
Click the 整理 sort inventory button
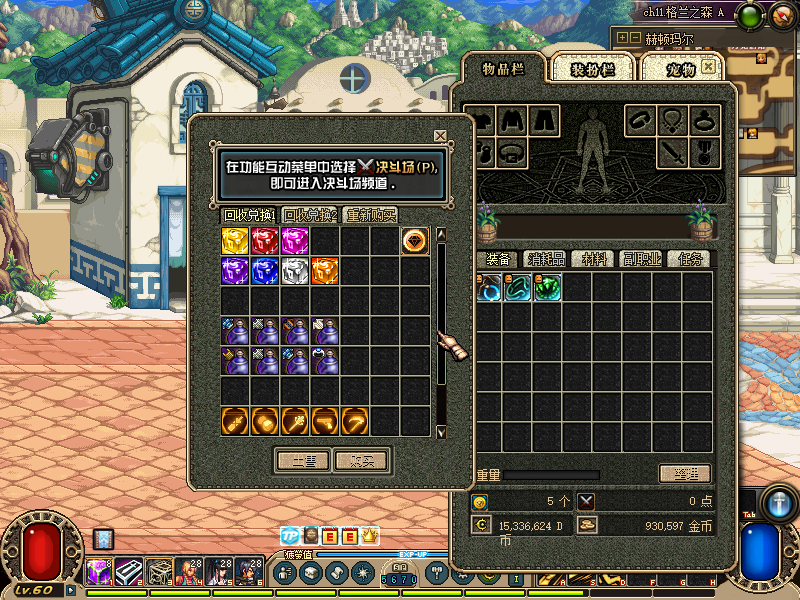click(x=684, y=473)
